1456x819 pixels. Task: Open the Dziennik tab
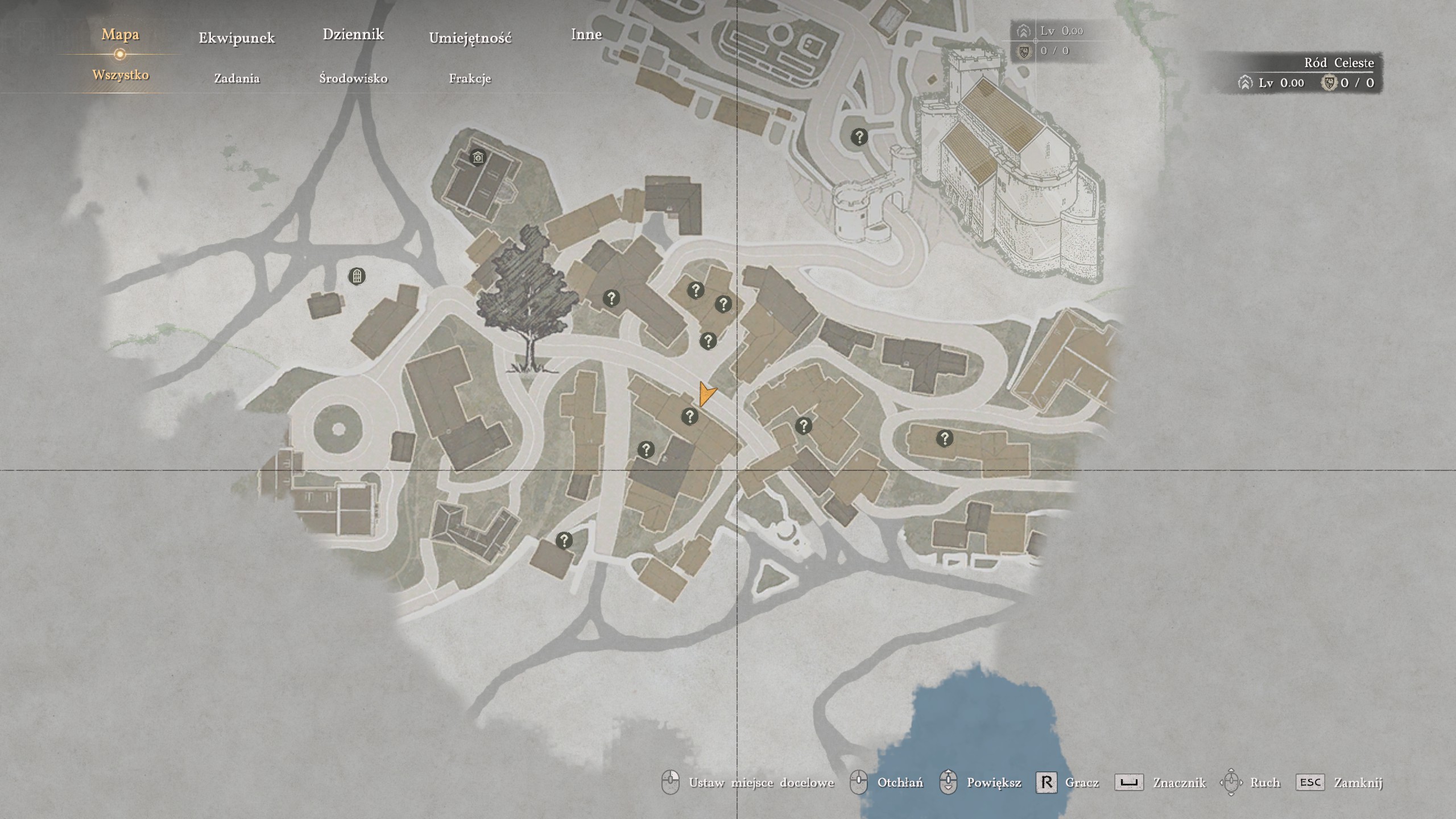tap(353, 34)
